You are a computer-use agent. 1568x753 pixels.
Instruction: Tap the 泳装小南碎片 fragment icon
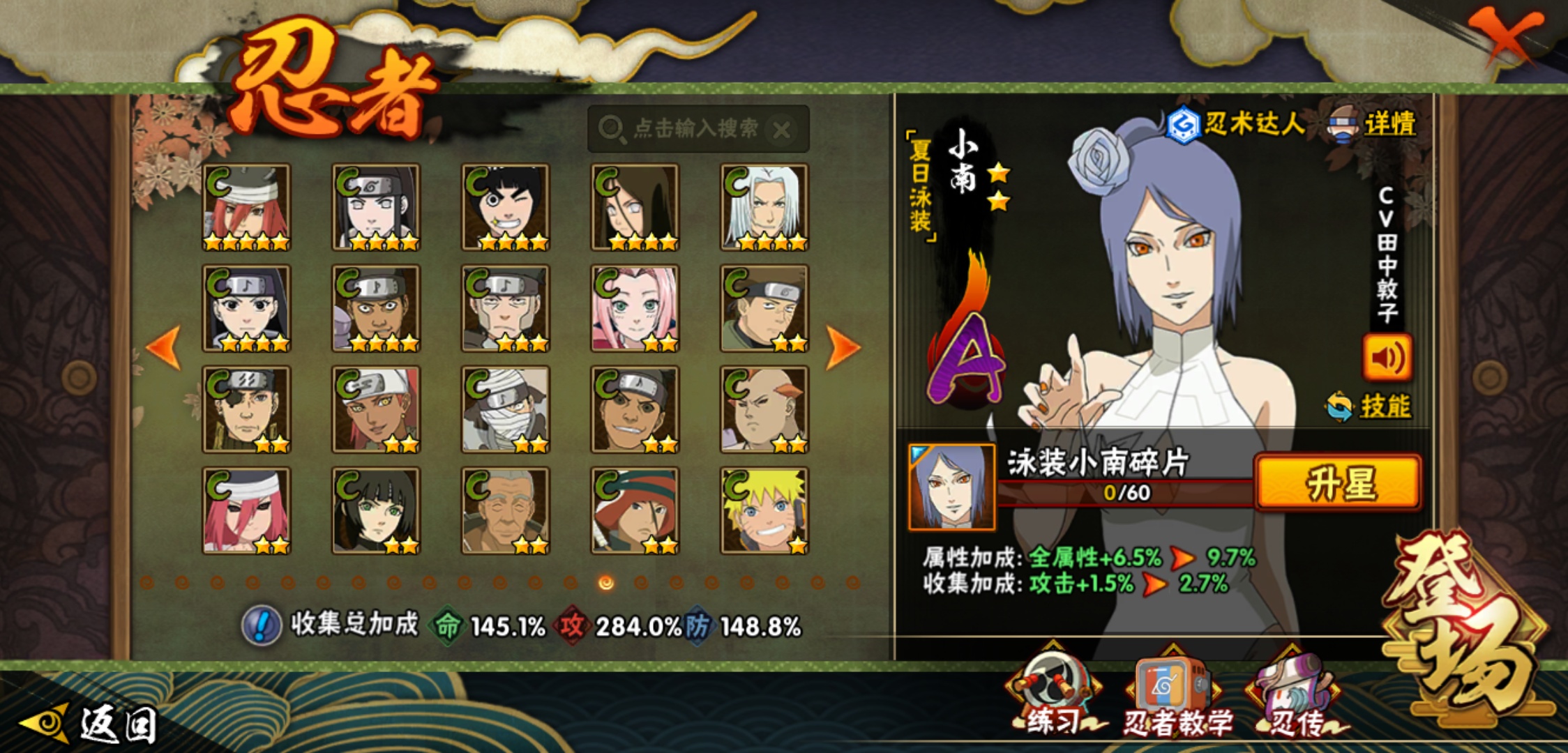click(952, 487)
